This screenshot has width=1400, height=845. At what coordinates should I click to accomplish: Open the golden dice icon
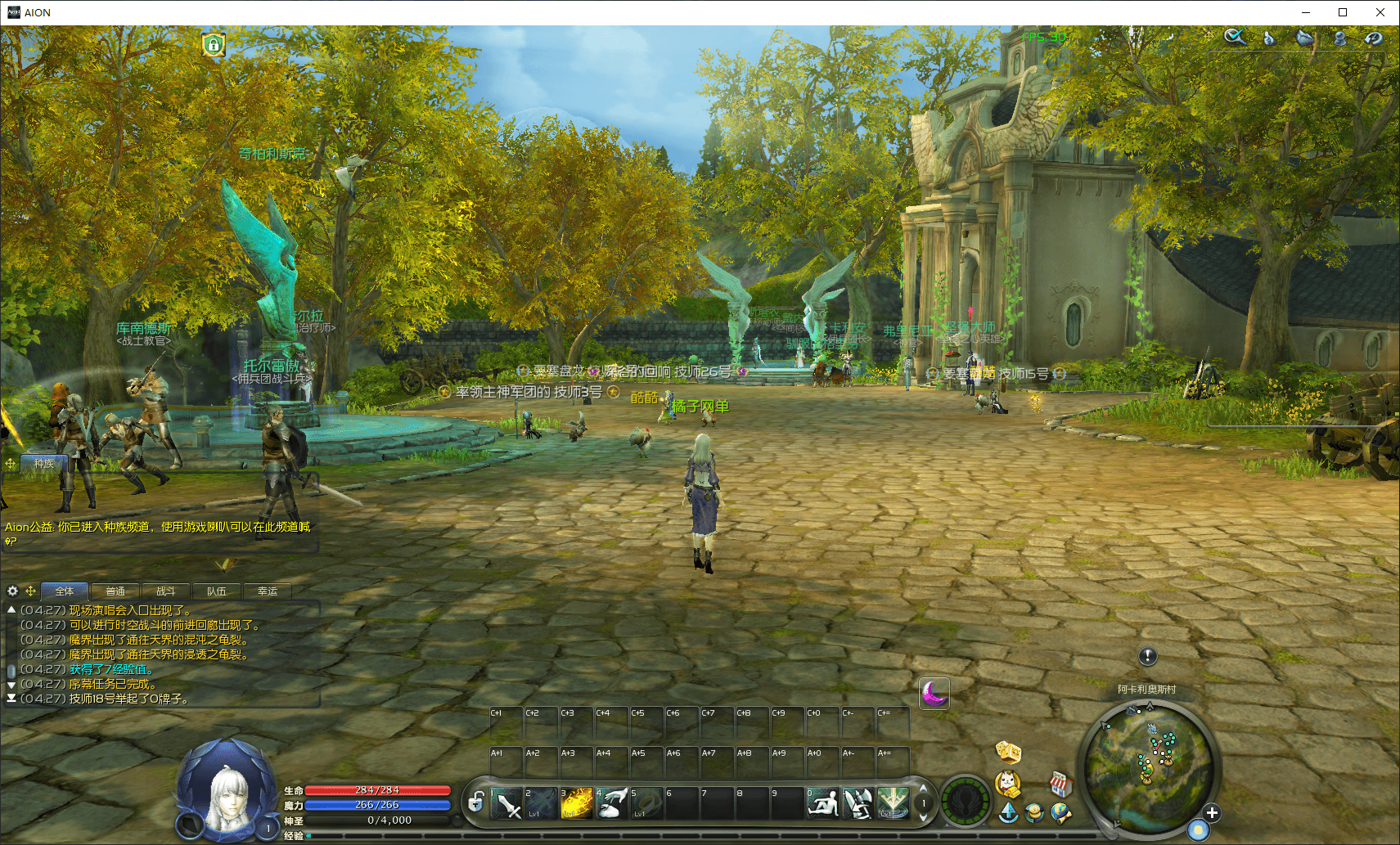click(x=1008, y=751)
